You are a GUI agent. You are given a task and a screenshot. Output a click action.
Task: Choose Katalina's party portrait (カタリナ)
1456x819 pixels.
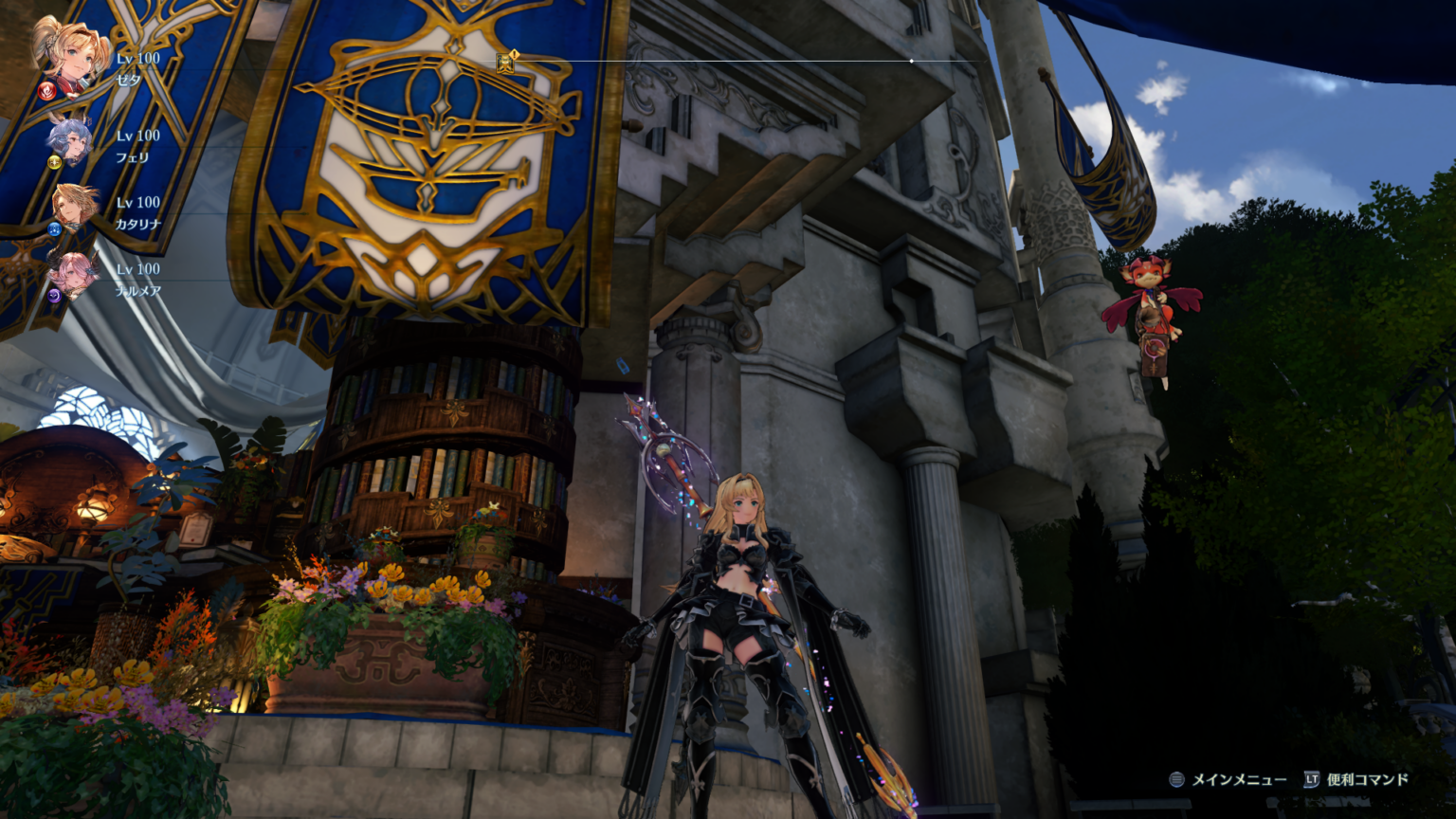74,206
